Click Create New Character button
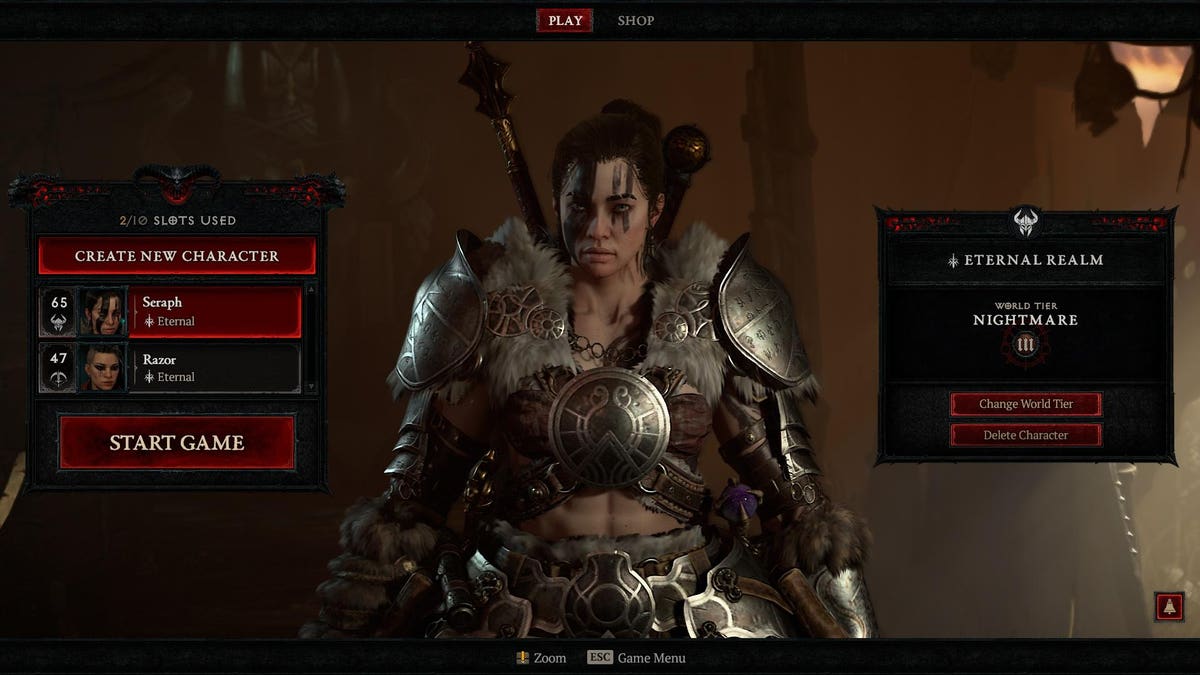This screenshot has height=675, width=1200. pyautogui.click(x=177, y=256)
